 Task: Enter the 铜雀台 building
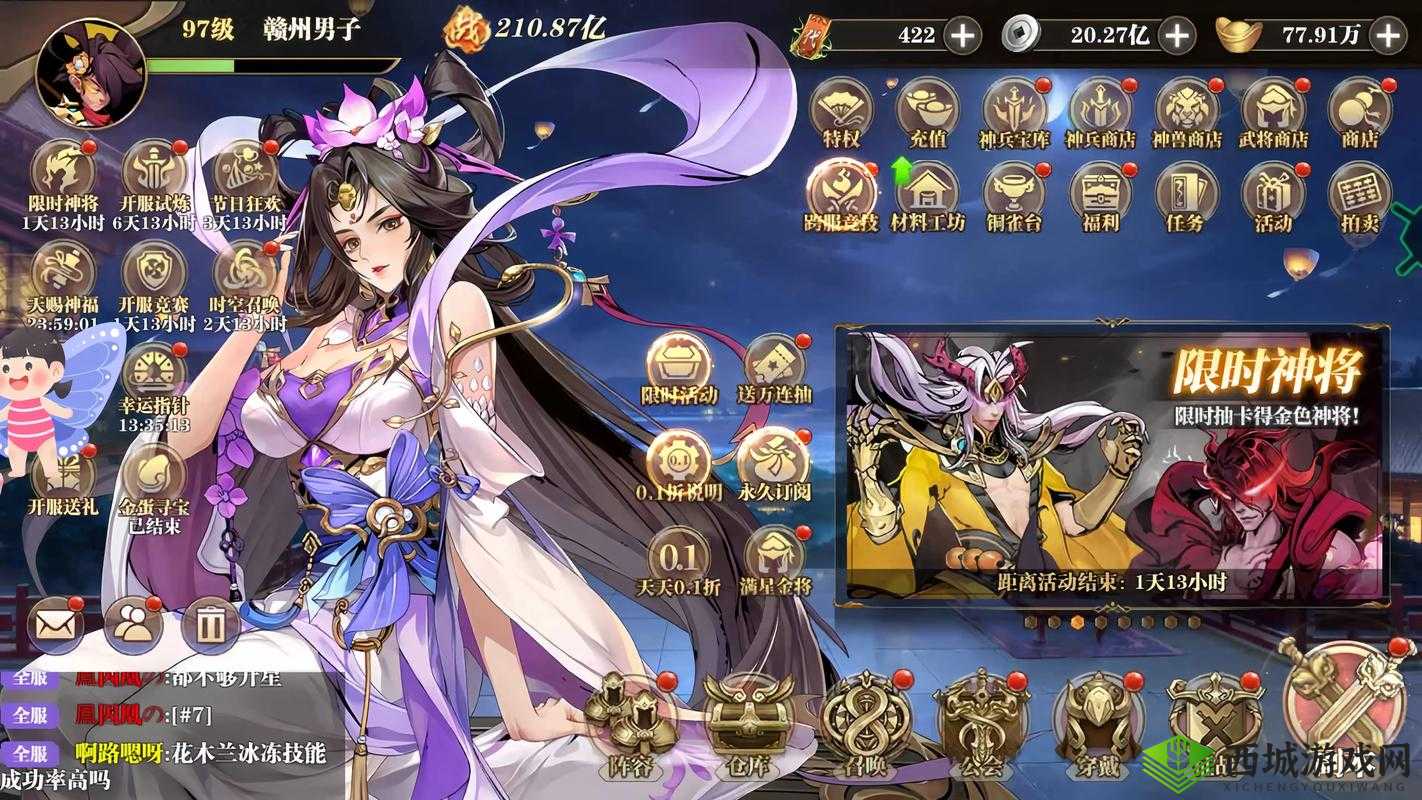1014,195
